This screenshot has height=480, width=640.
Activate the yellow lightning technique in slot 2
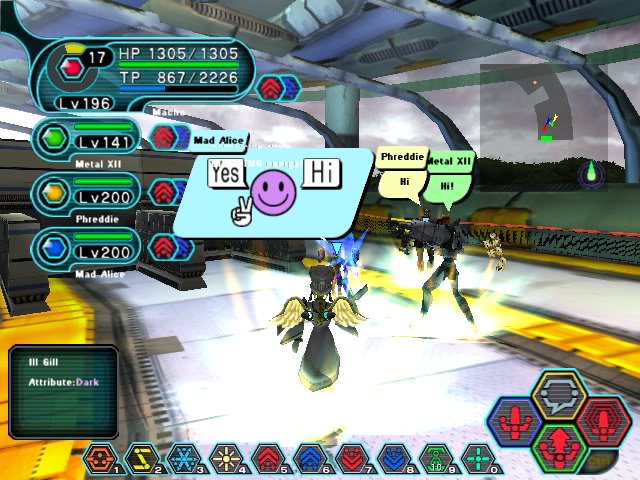point(143,458)
